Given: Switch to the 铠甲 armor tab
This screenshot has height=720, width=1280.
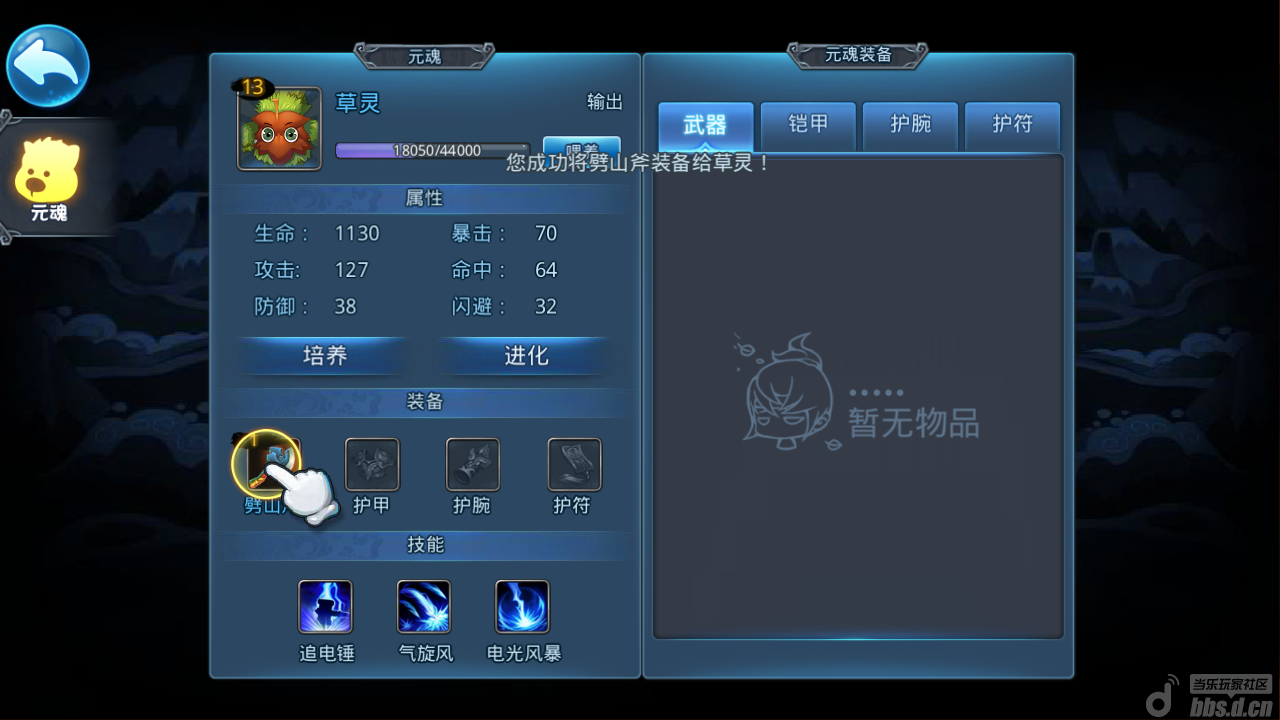Looking at the screenshot, I should point(808,125).
